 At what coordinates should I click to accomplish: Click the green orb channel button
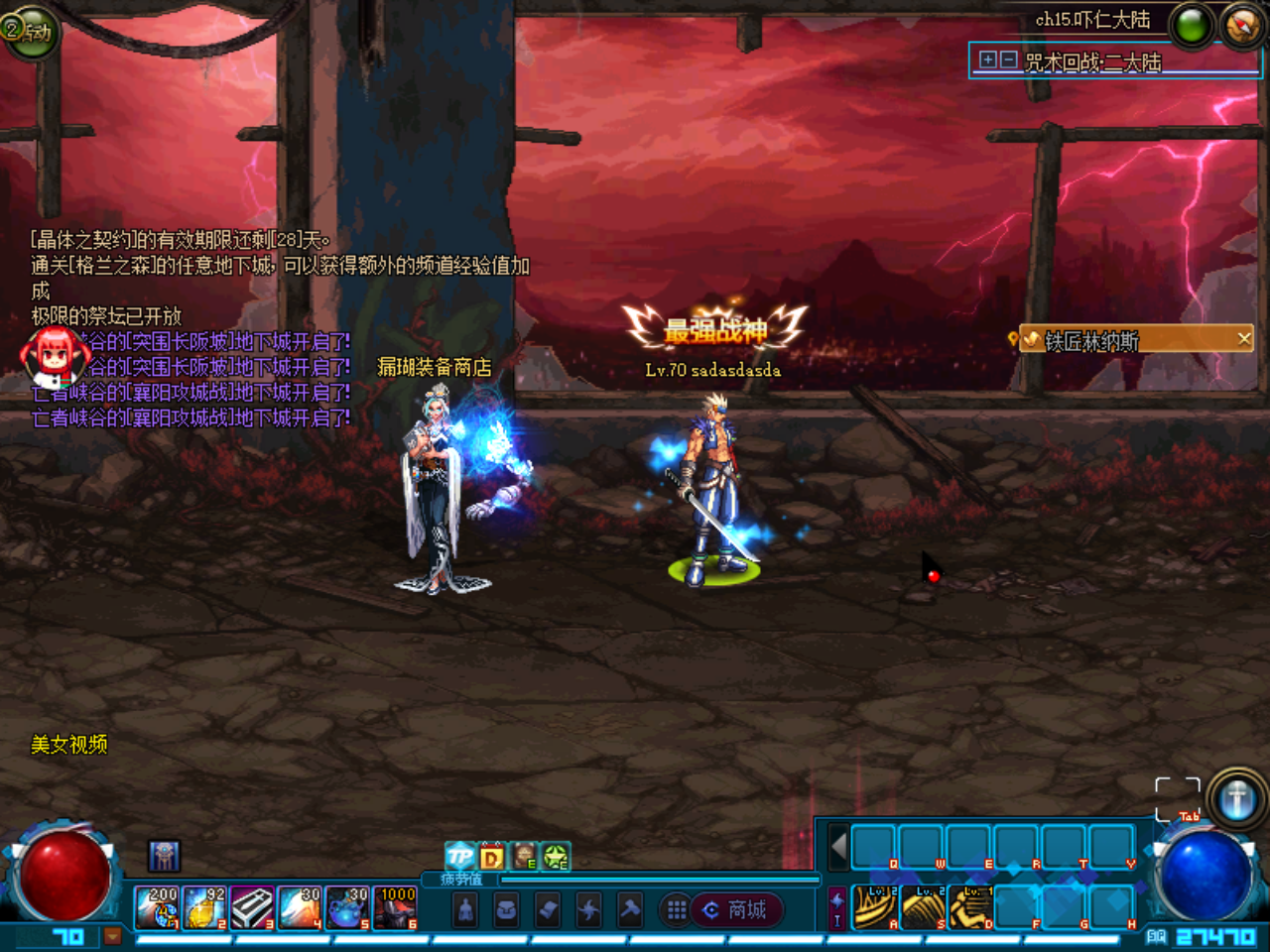click(1193, 27)
